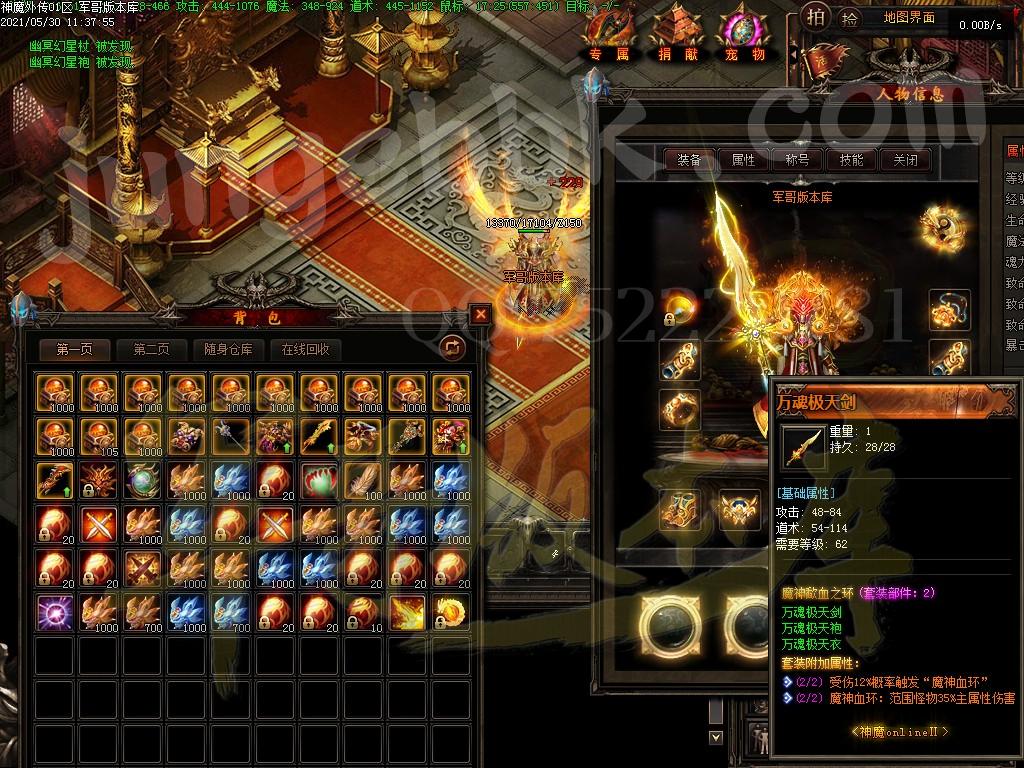Open the 技能 skills tab

(851, 159)
